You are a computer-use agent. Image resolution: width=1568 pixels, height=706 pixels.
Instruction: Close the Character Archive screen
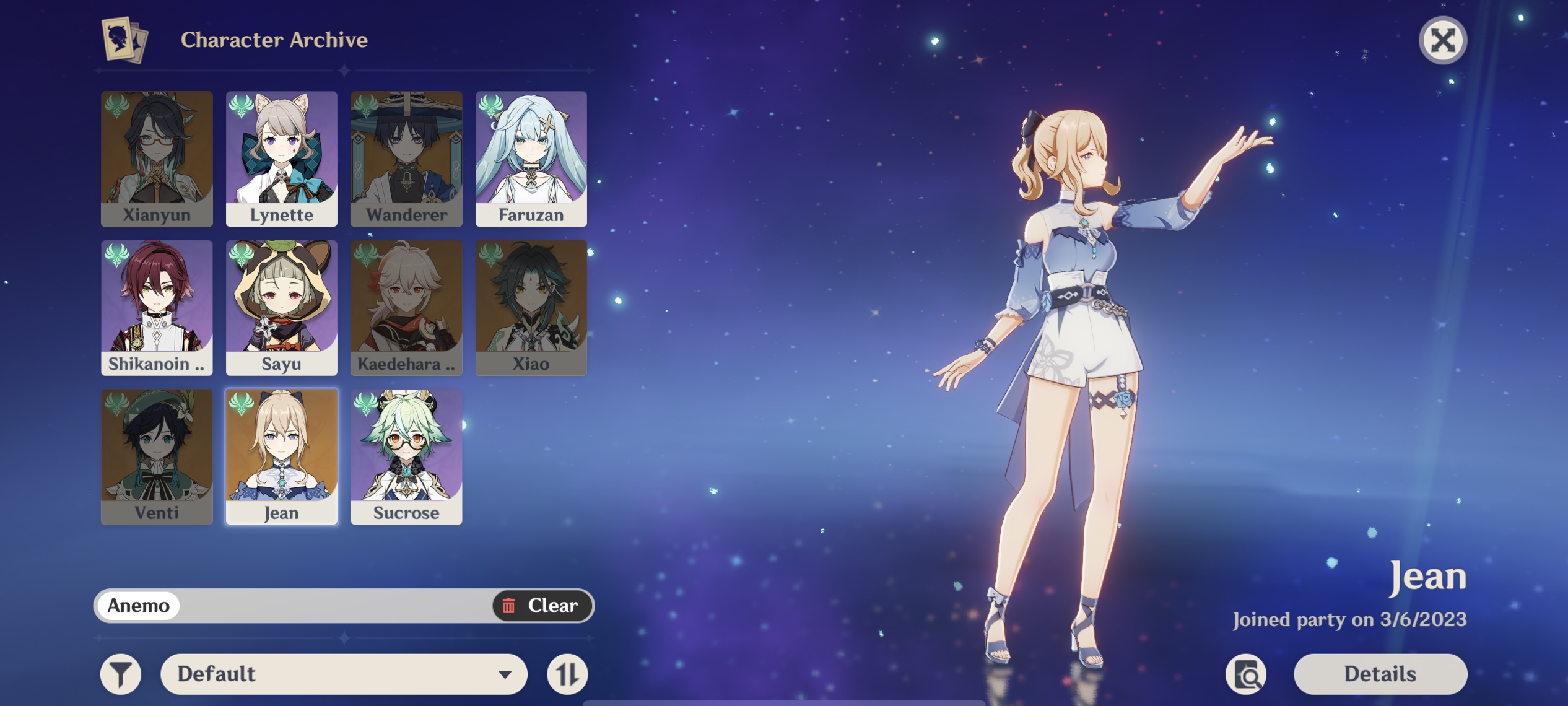pyautogui.click(x=1442, y=41)
